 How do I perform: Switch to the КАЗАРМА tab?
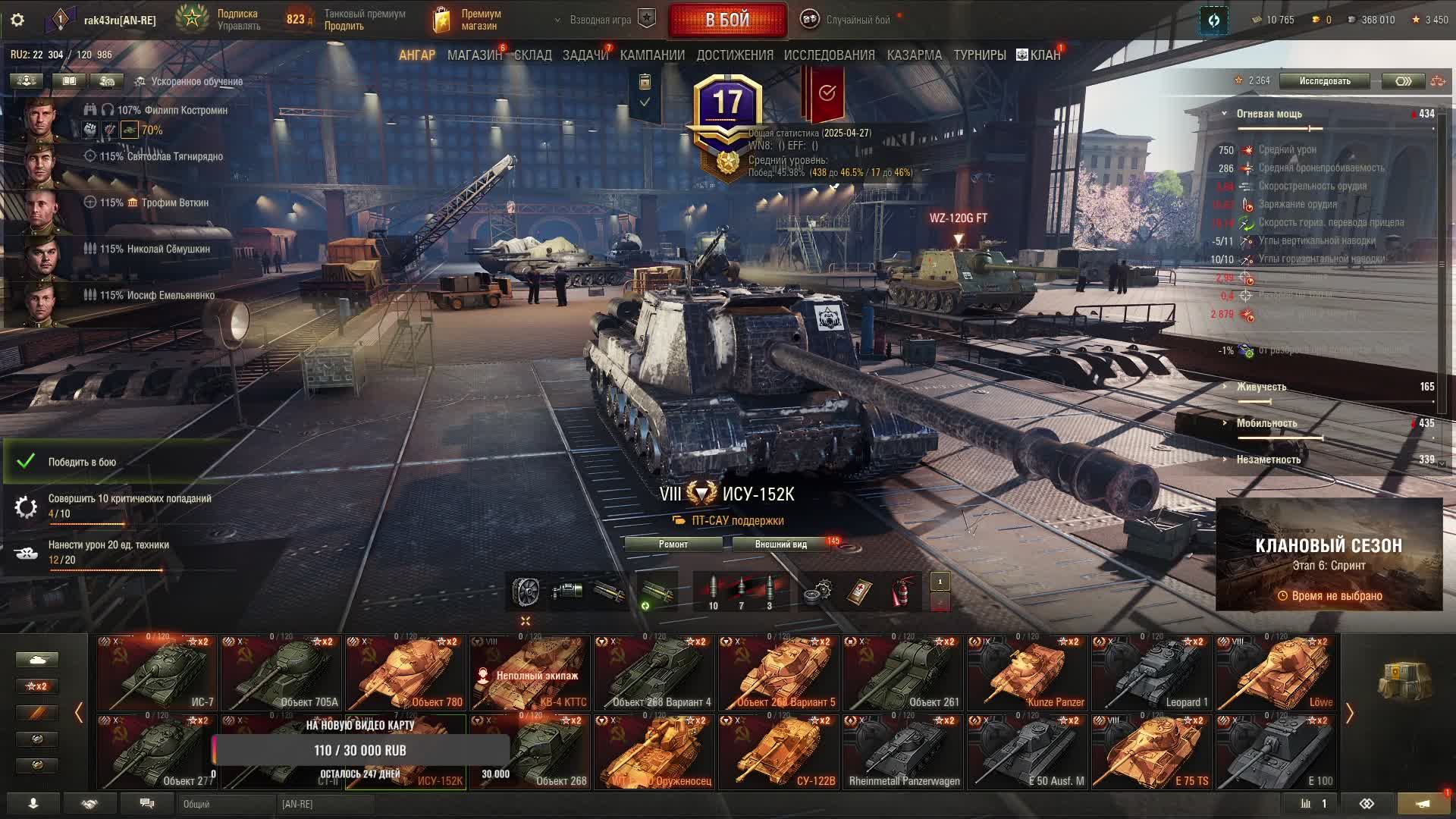tap(914, 55)
